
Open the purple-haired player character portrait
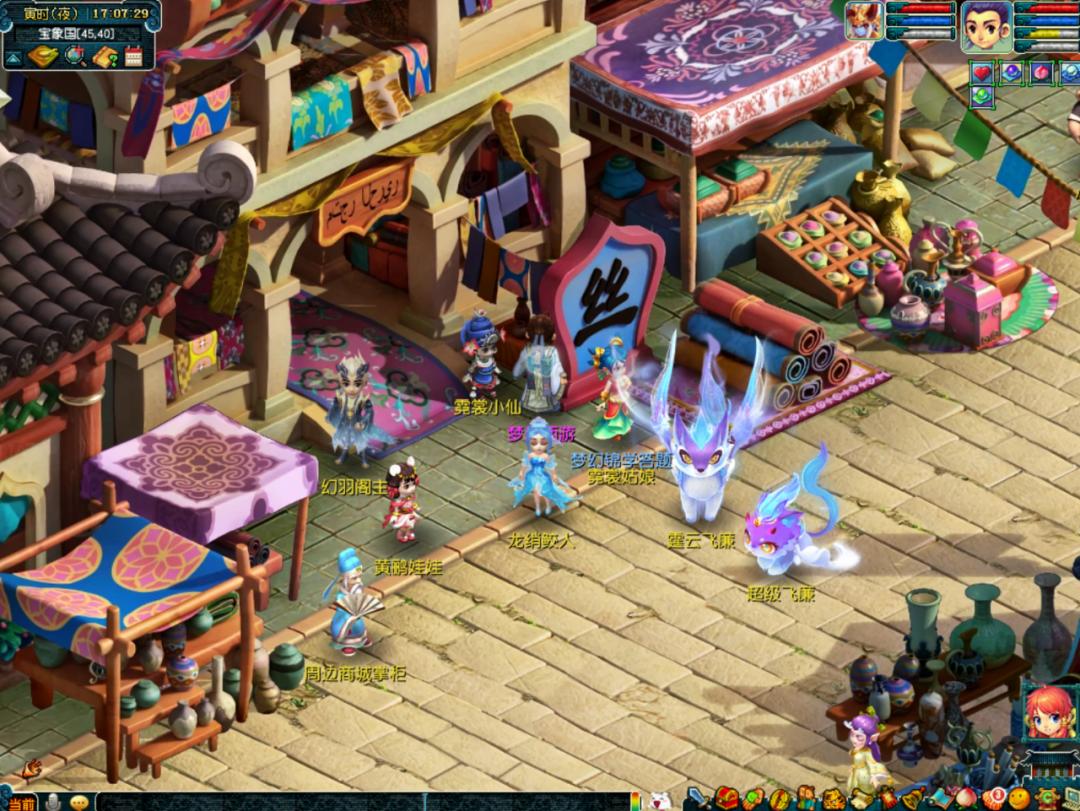(x=986, y=26)
